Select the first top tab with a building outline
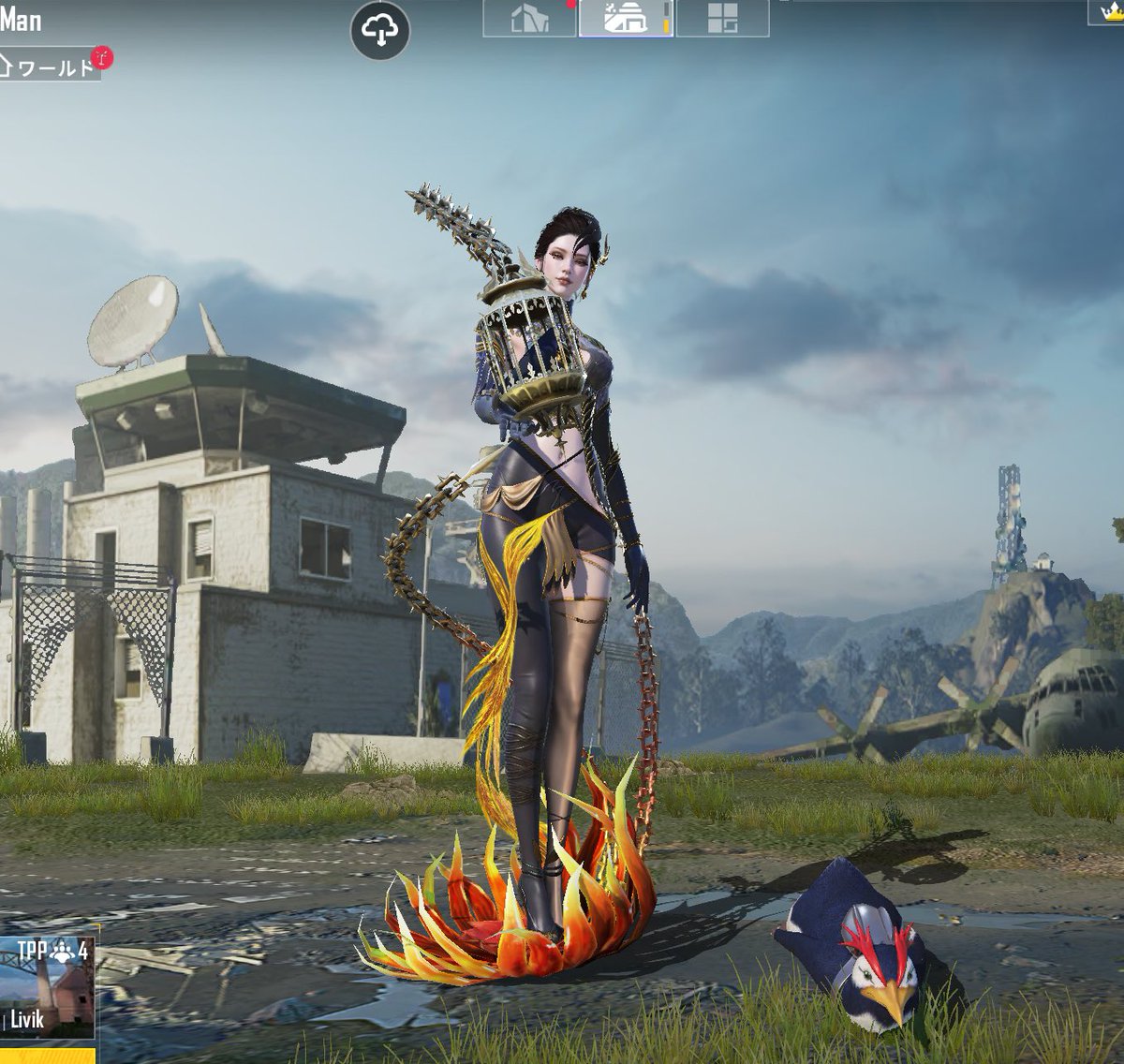 click(x=529, y=19)
